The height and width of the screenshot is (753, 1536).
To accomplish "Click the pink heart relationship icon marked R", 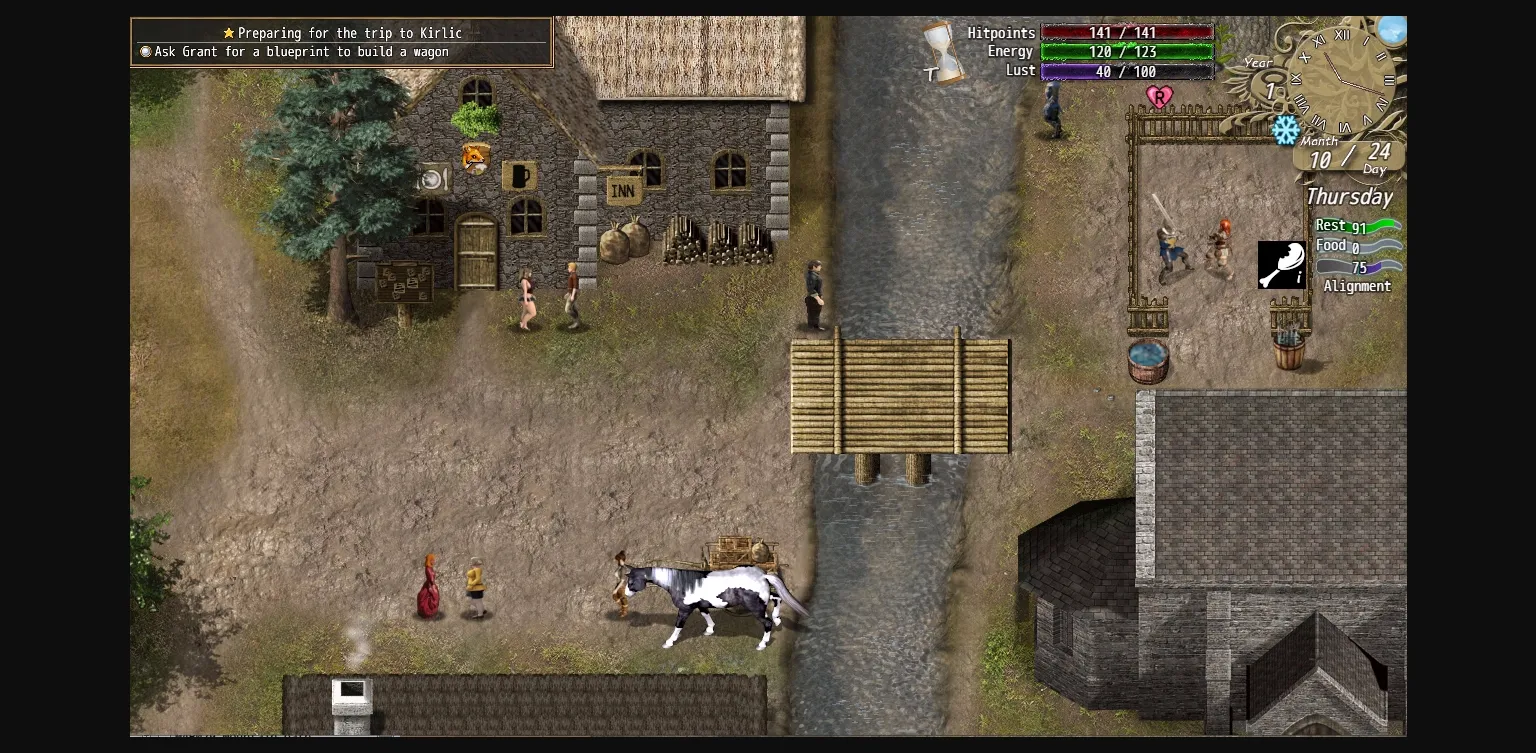I will [1160, 97].
